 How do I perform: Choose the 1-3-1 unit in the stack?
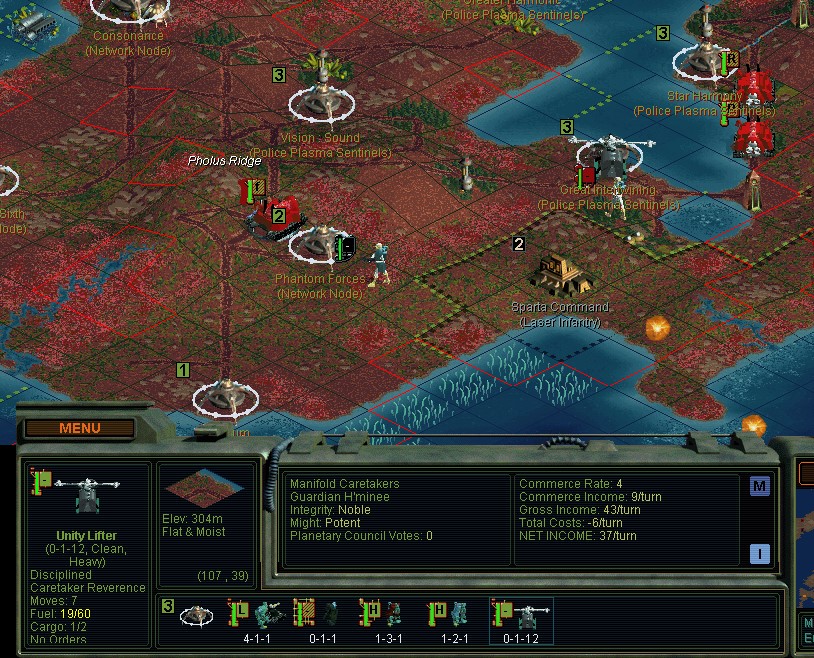(x=386, y=614)
